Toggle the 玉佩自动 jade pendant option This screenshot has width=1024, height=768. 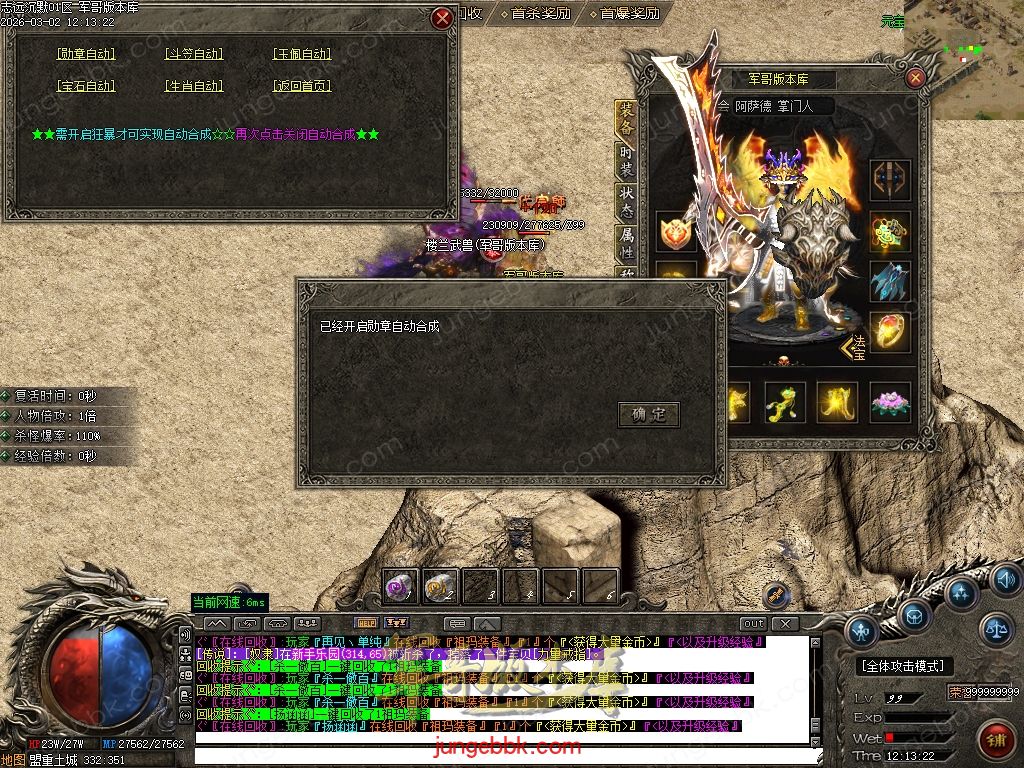(x=302, y=54)
